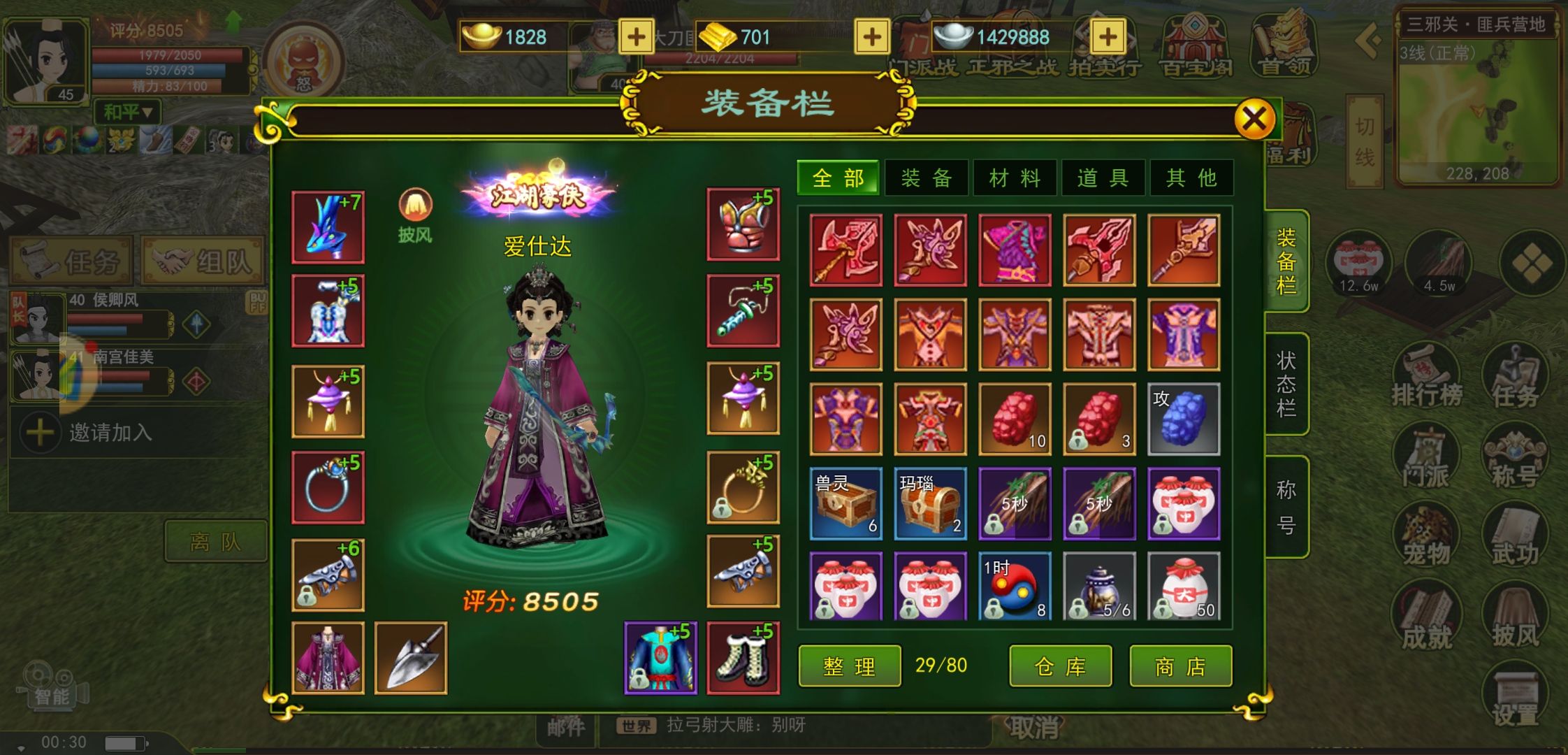Select the 玛瑙 treasure chest item
The height and width of the screenshot is (755, 1568).
pos(930,503)
